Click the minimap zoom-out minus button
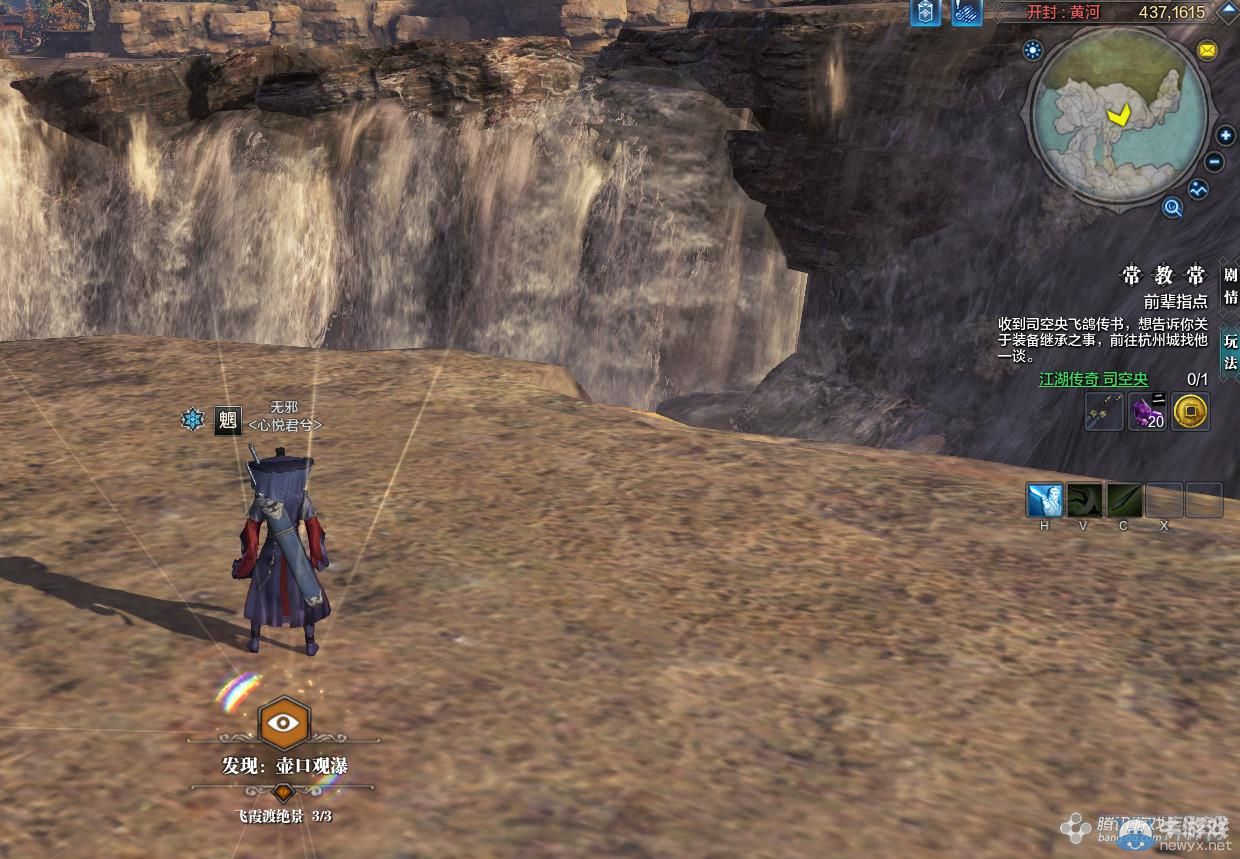 1215,161
